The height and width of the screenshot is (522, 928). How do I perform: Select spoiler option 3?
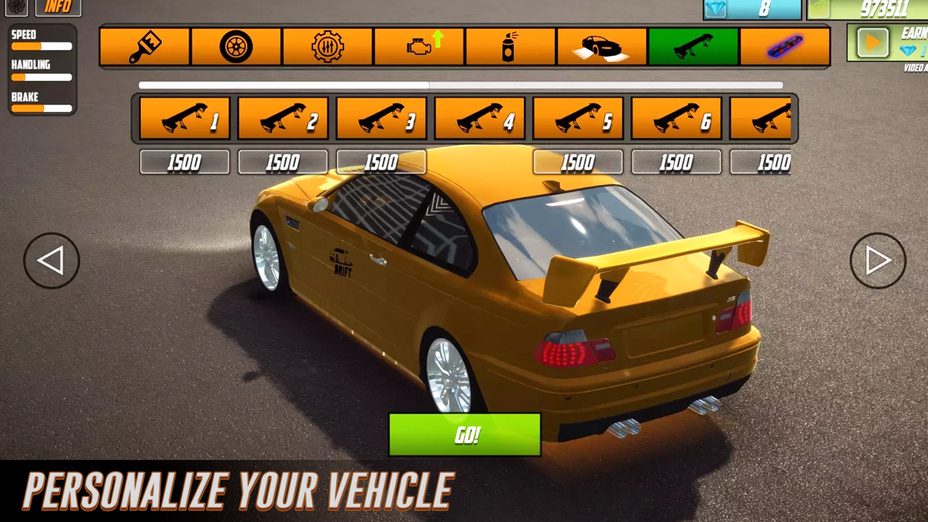point(381,119)
